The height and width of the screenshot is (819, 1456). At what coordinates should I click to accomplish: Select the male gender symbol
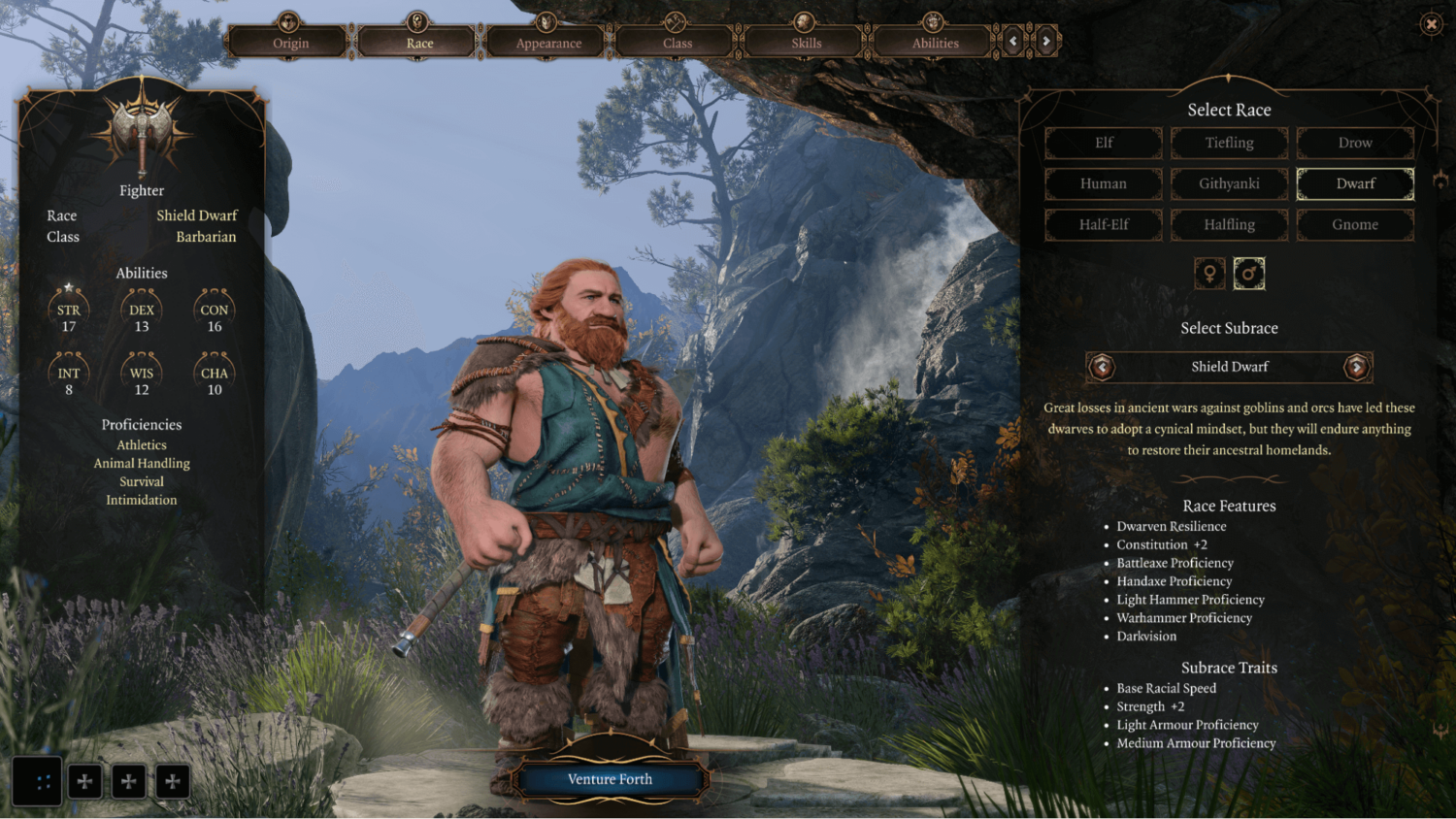pos(1249,273)
